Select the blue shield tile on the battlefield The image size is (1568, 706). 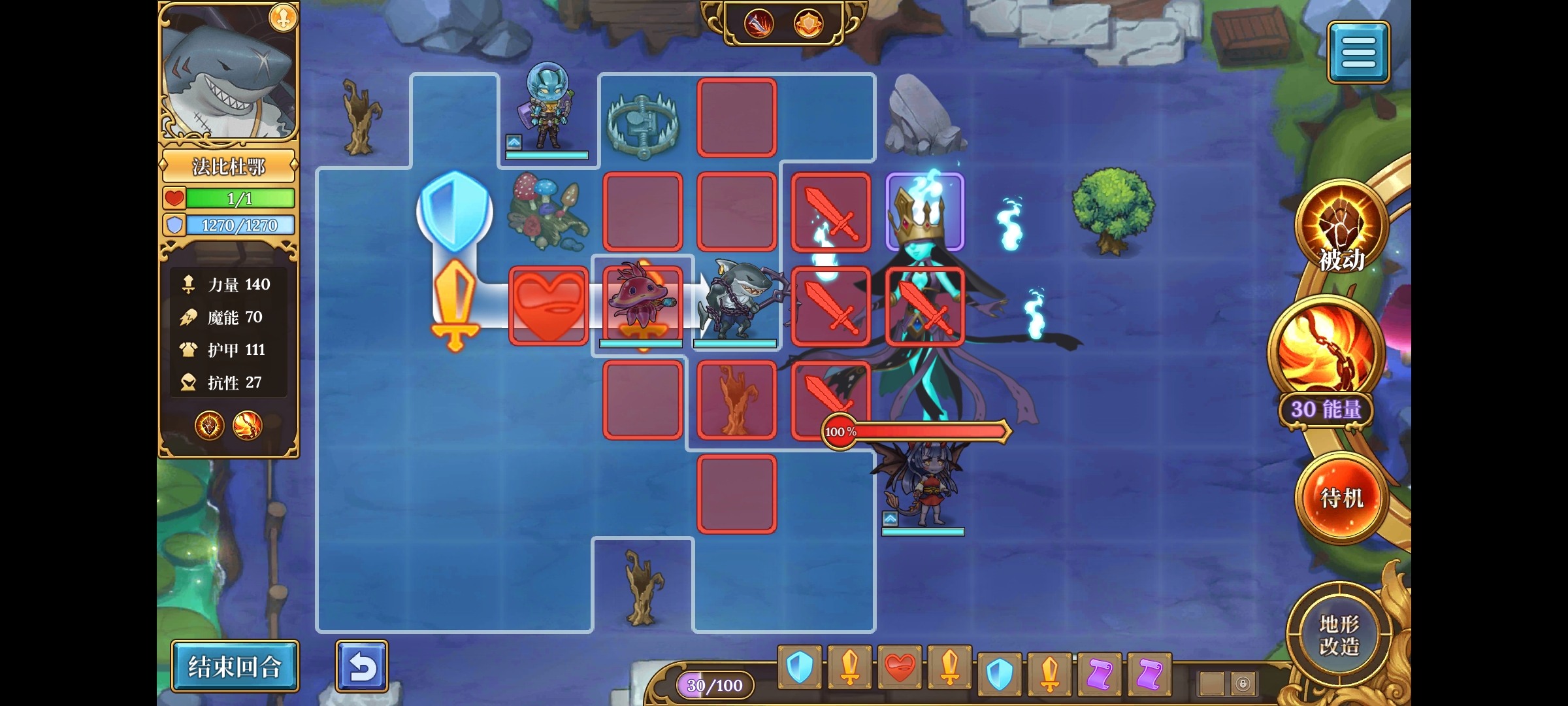(455, 210)
